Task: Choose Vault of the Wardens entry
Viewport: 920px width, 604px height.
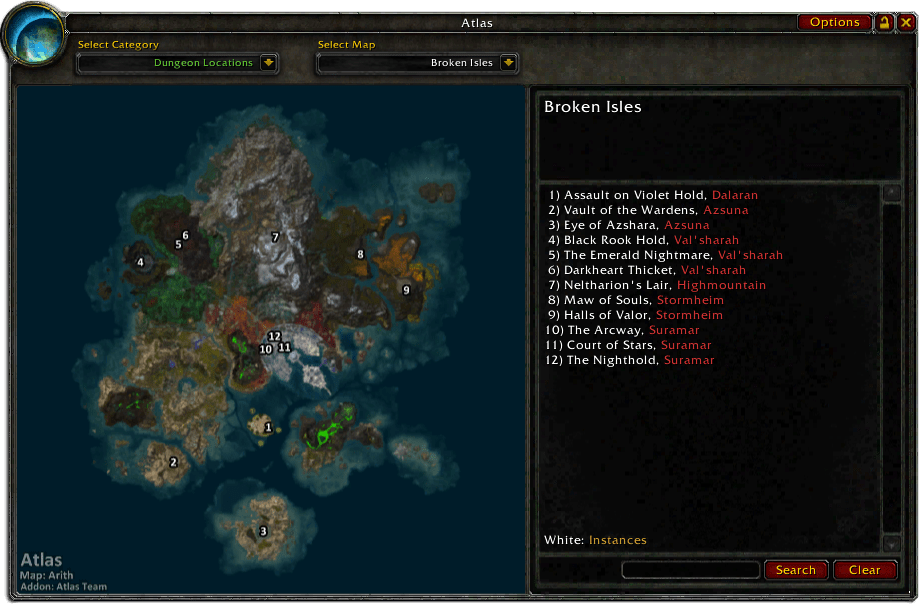Action: point(648,210)
